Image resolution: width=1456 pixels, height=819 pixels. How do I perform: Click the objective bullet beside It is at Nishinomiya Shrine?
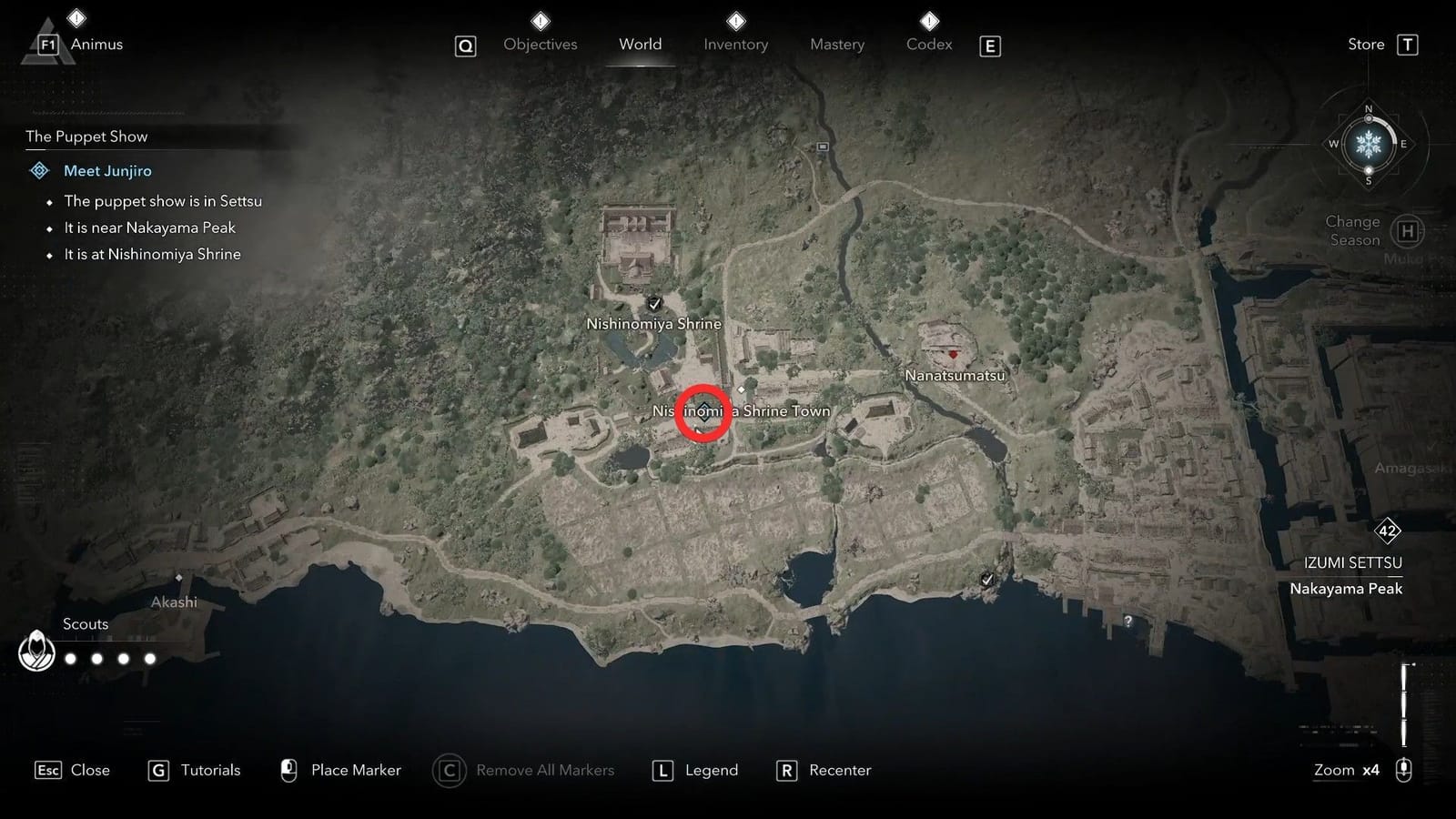click(x=48, y=255)
